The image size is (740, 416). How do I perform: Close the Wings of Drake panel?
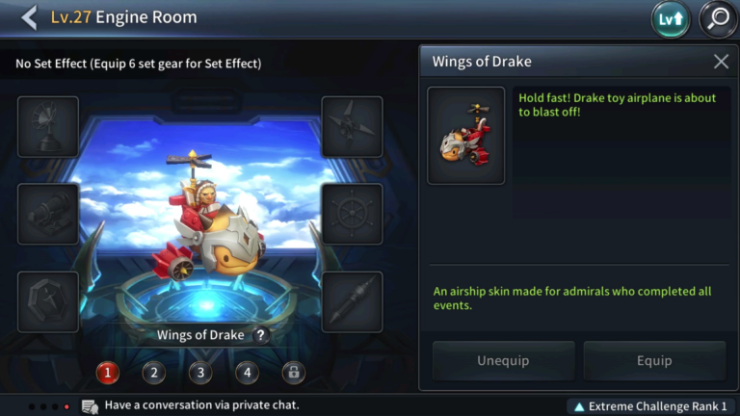(x=721, y=62)
